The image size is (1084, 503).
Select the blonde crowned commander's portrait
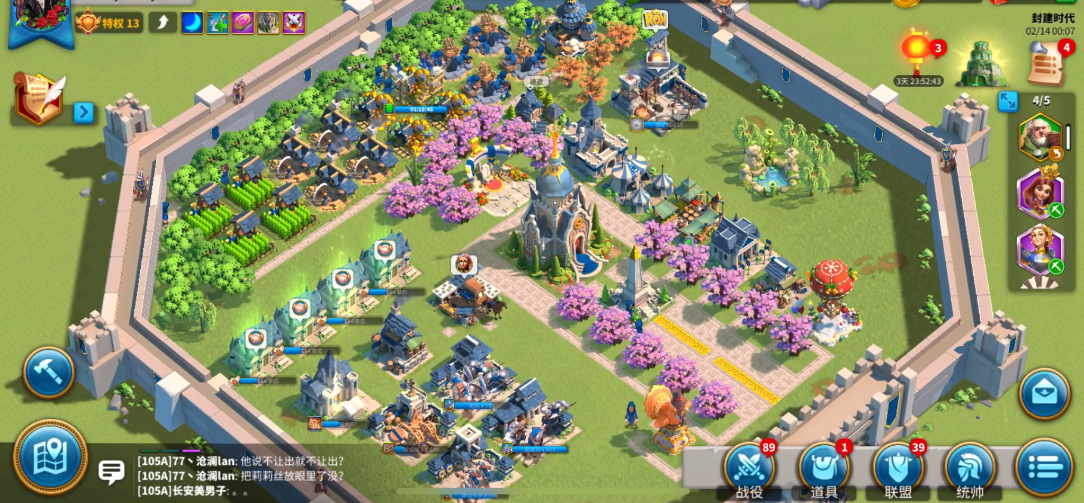point(1040,249)
